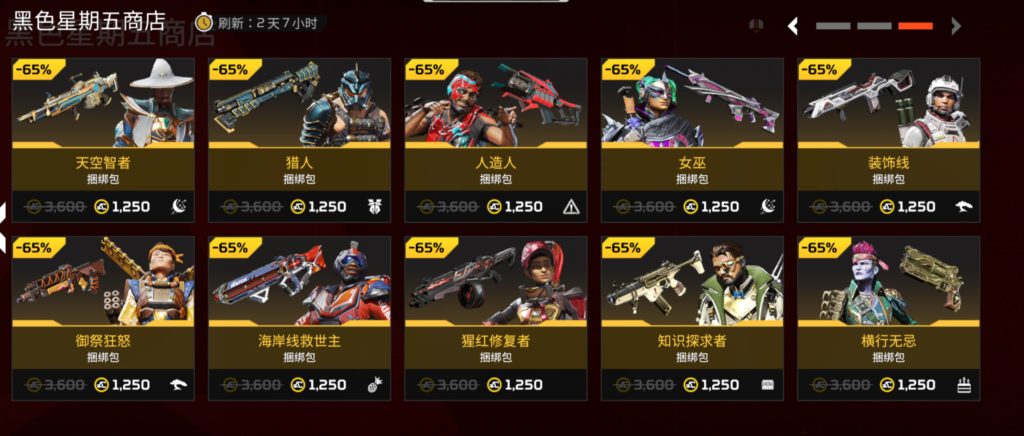
Task: Go to the previous shop page arrow
Action: pos(793,27)
